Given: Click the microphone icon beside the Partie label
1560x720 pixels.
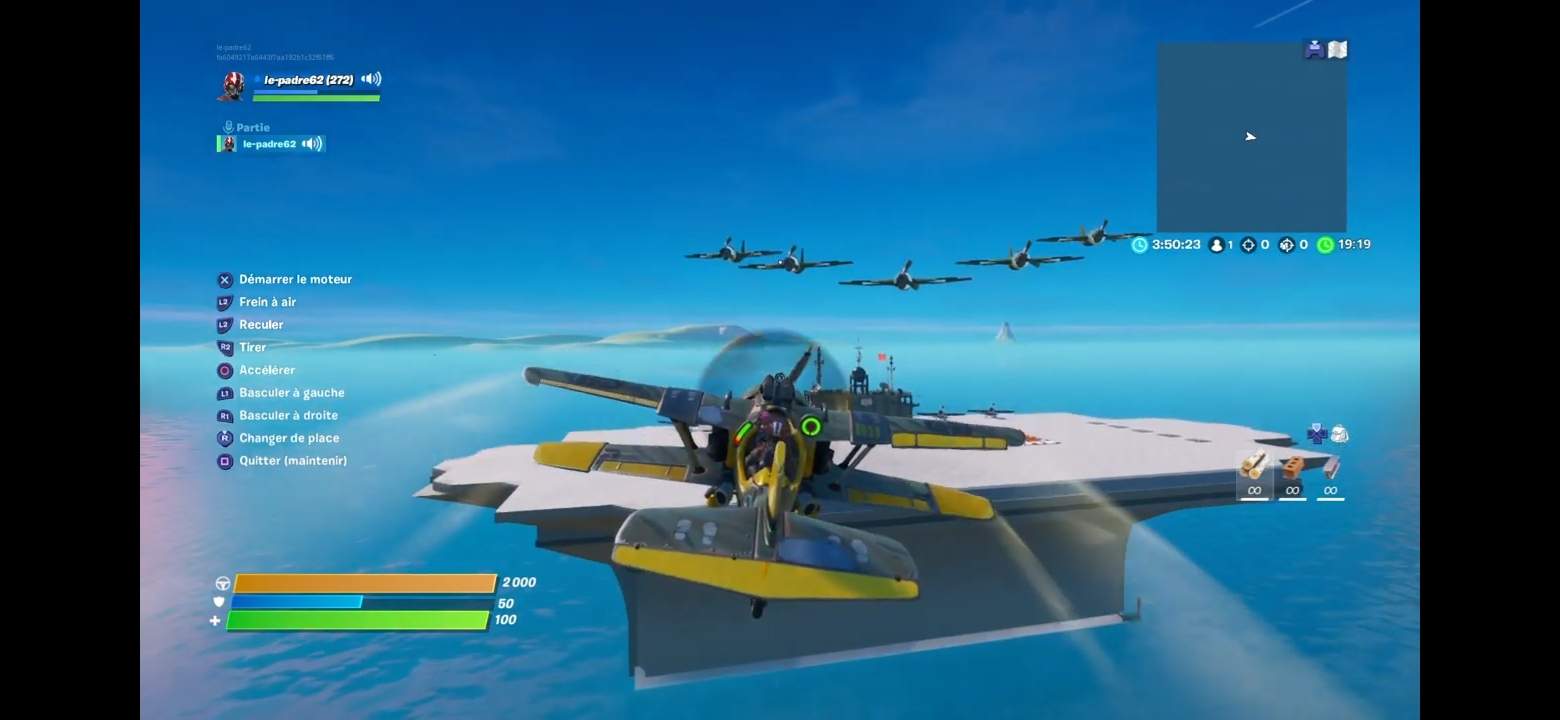Looking at the screenshot, I should coord(226,126).
